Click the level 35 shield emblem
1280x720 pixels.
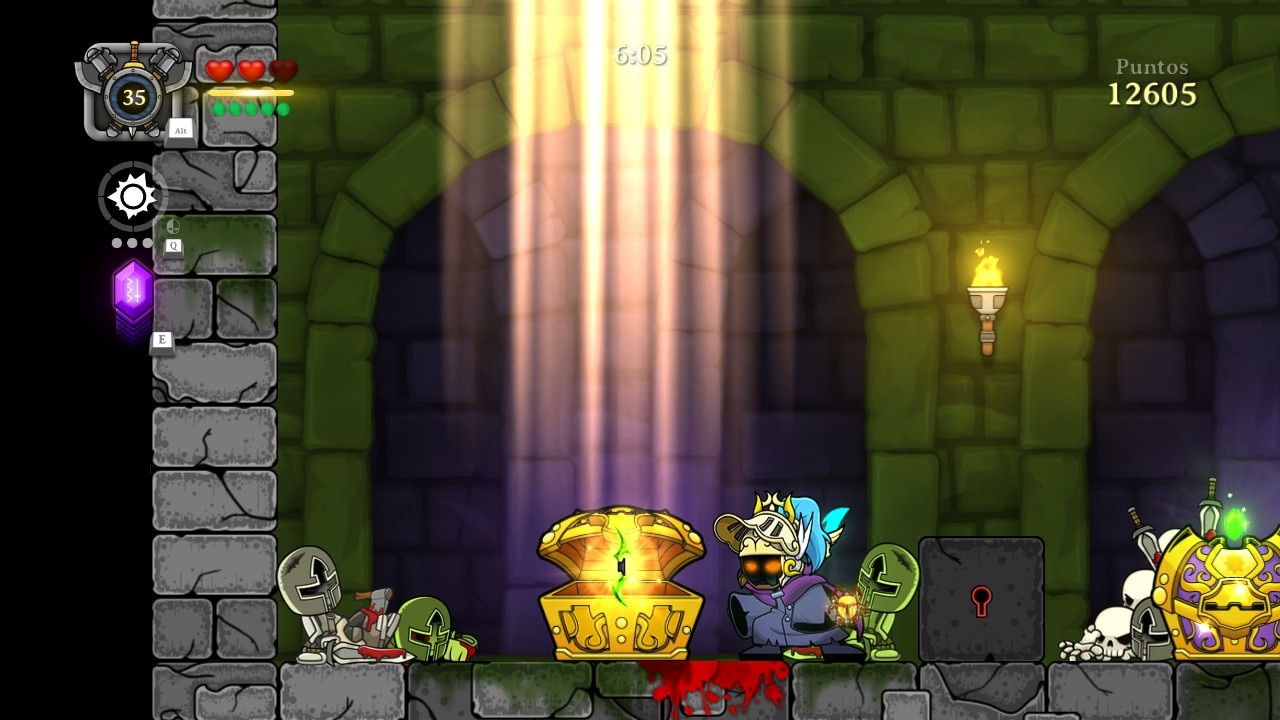click(133, 96)
